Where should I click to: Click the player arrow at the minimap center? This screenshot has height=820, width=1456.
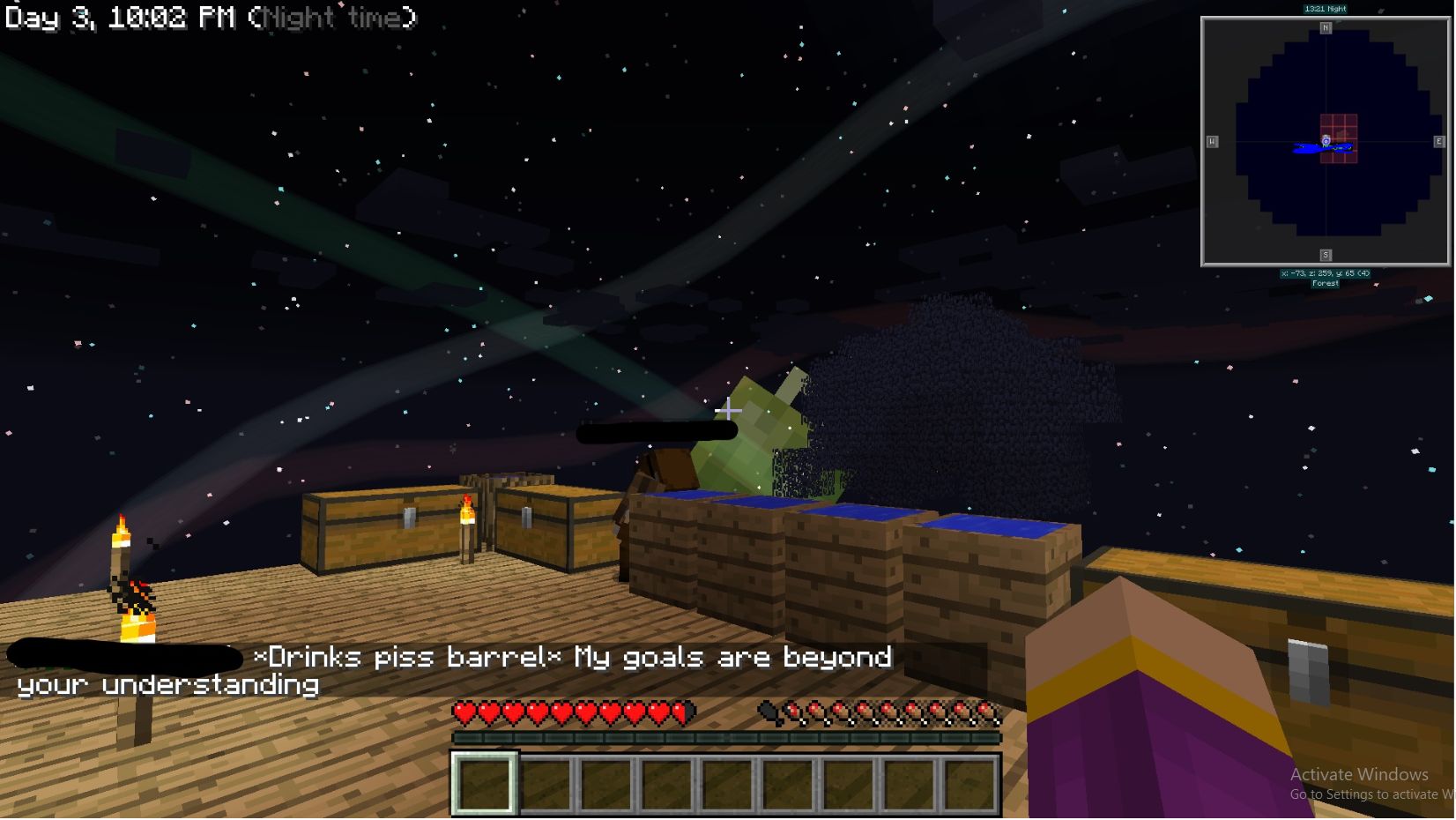(1326, 141)
